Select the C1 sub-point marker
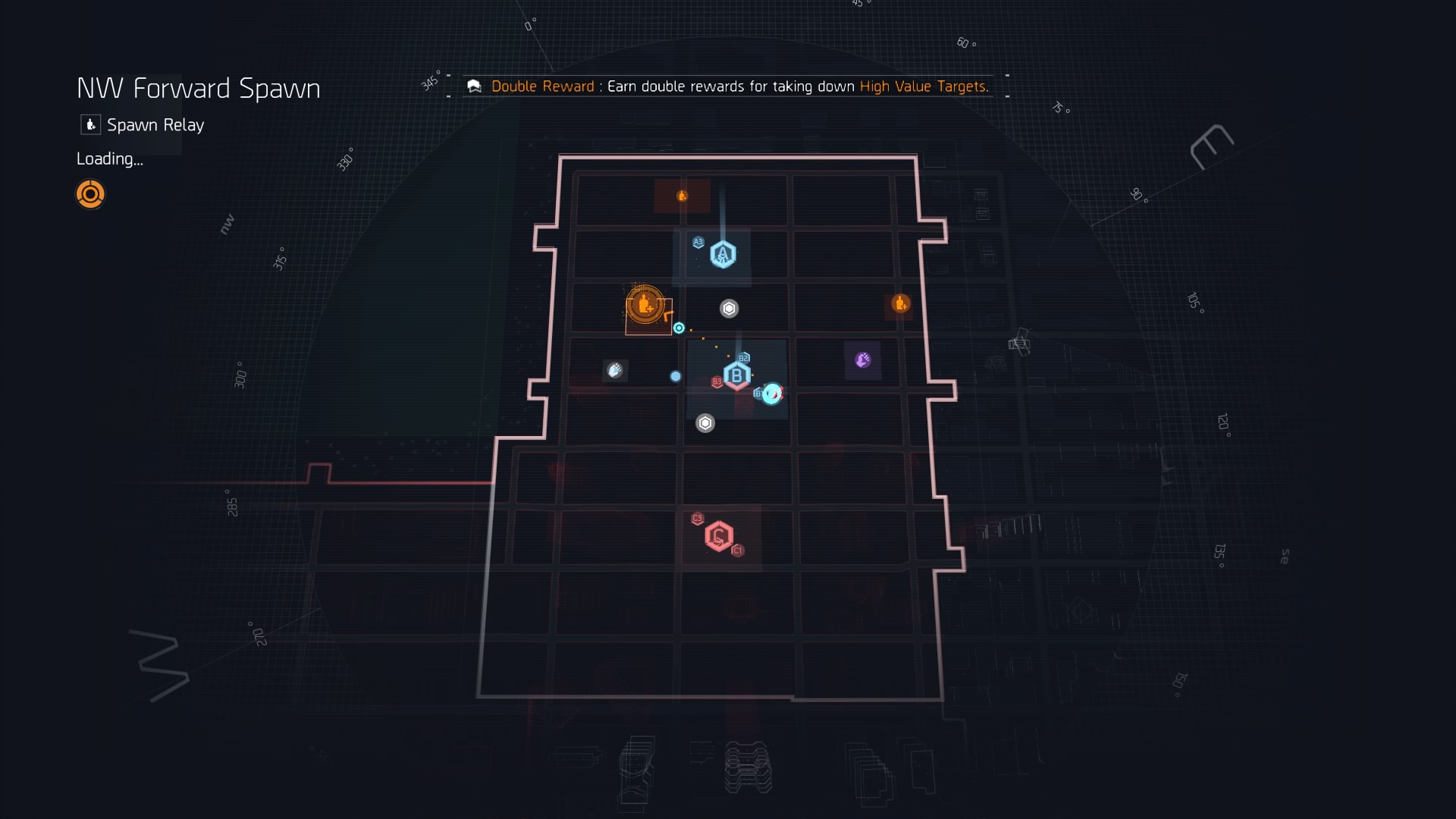The height and width of the screenshot is (819, 1456). (x=737, y=551)
